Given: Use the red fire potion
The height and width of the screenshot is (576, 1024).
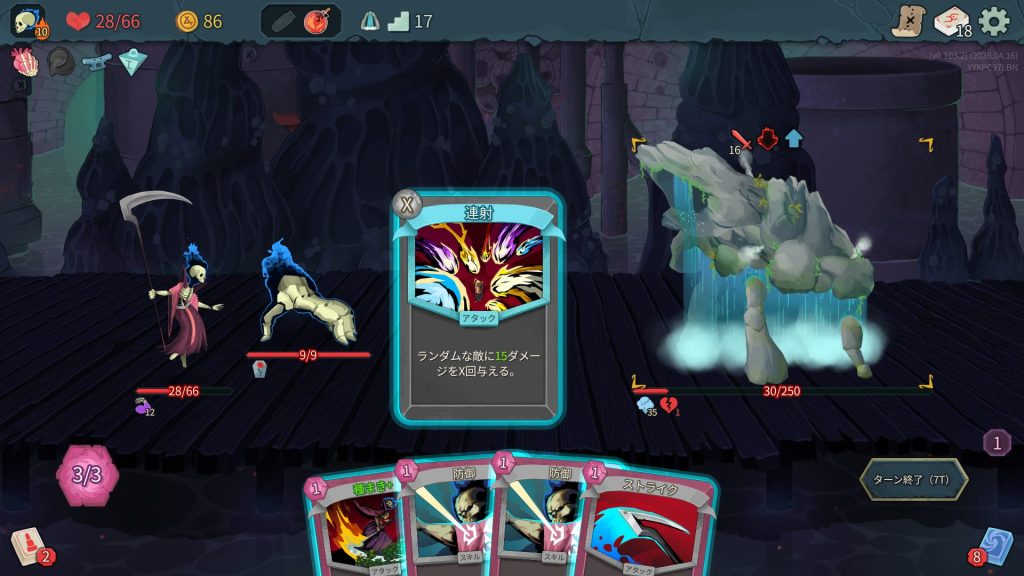Looking at the screenshot, I should 319,21.
